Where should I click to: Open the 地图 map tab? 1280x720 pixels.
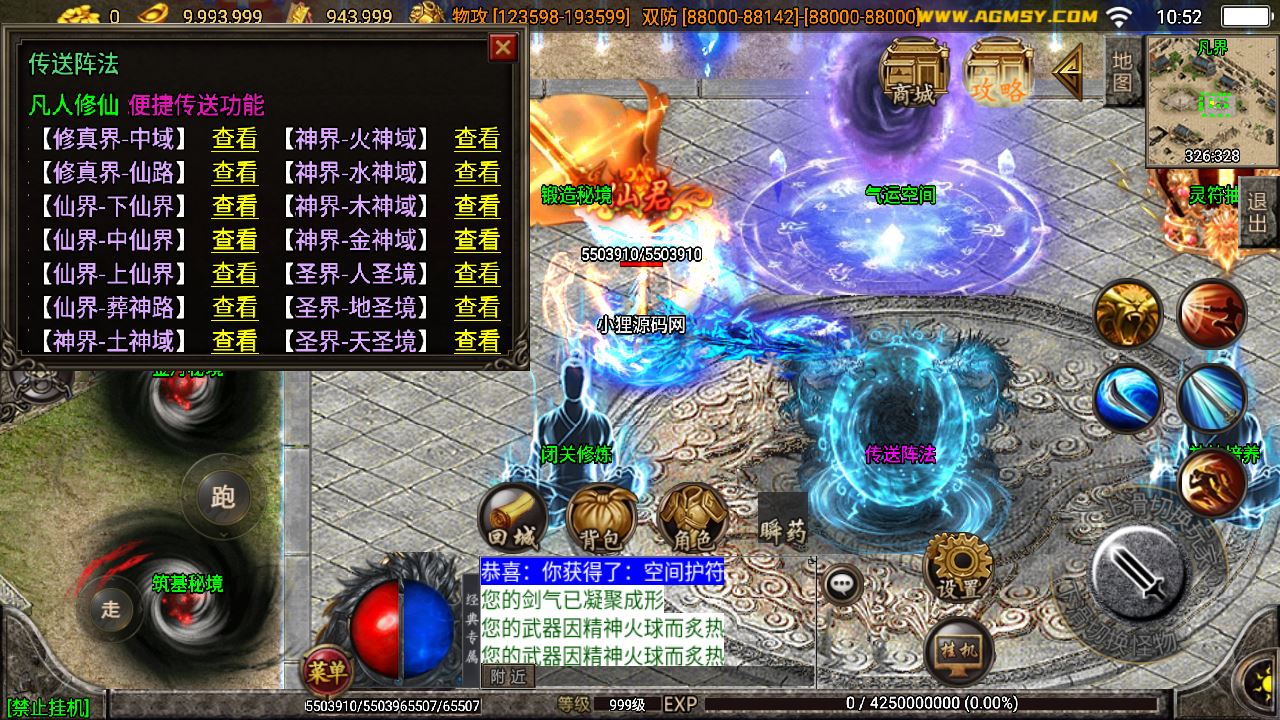pos(1123,72)
